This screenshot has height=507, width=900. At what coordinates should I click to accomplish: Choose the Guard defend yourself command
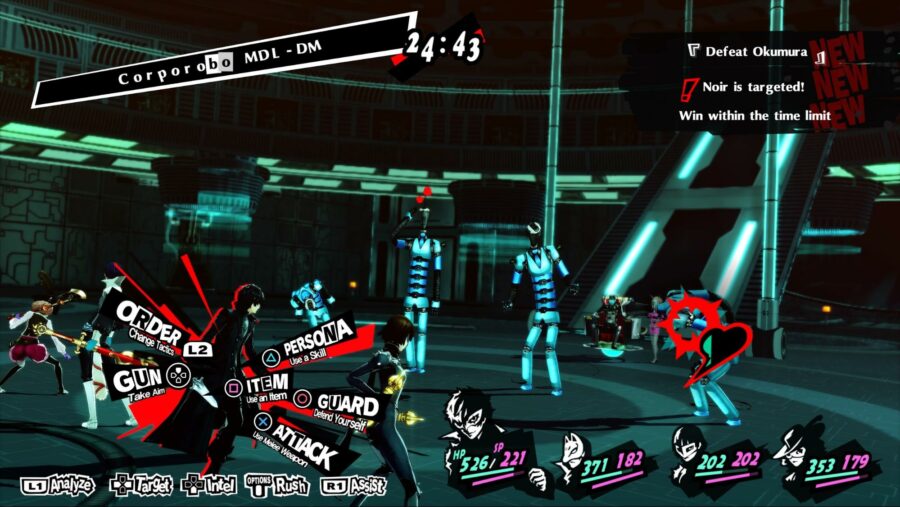(x=340, y=405)
